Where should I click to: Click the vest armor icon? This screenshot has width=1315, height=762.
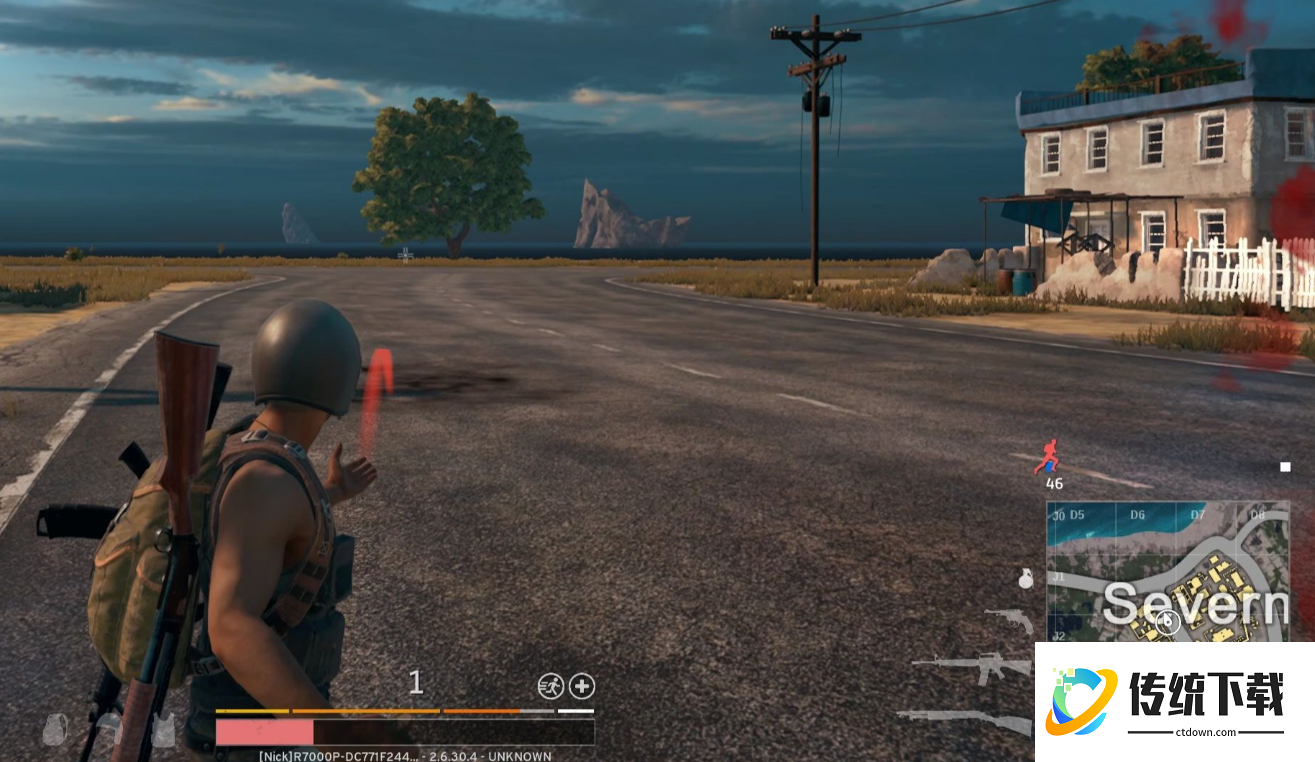(163, 730)
